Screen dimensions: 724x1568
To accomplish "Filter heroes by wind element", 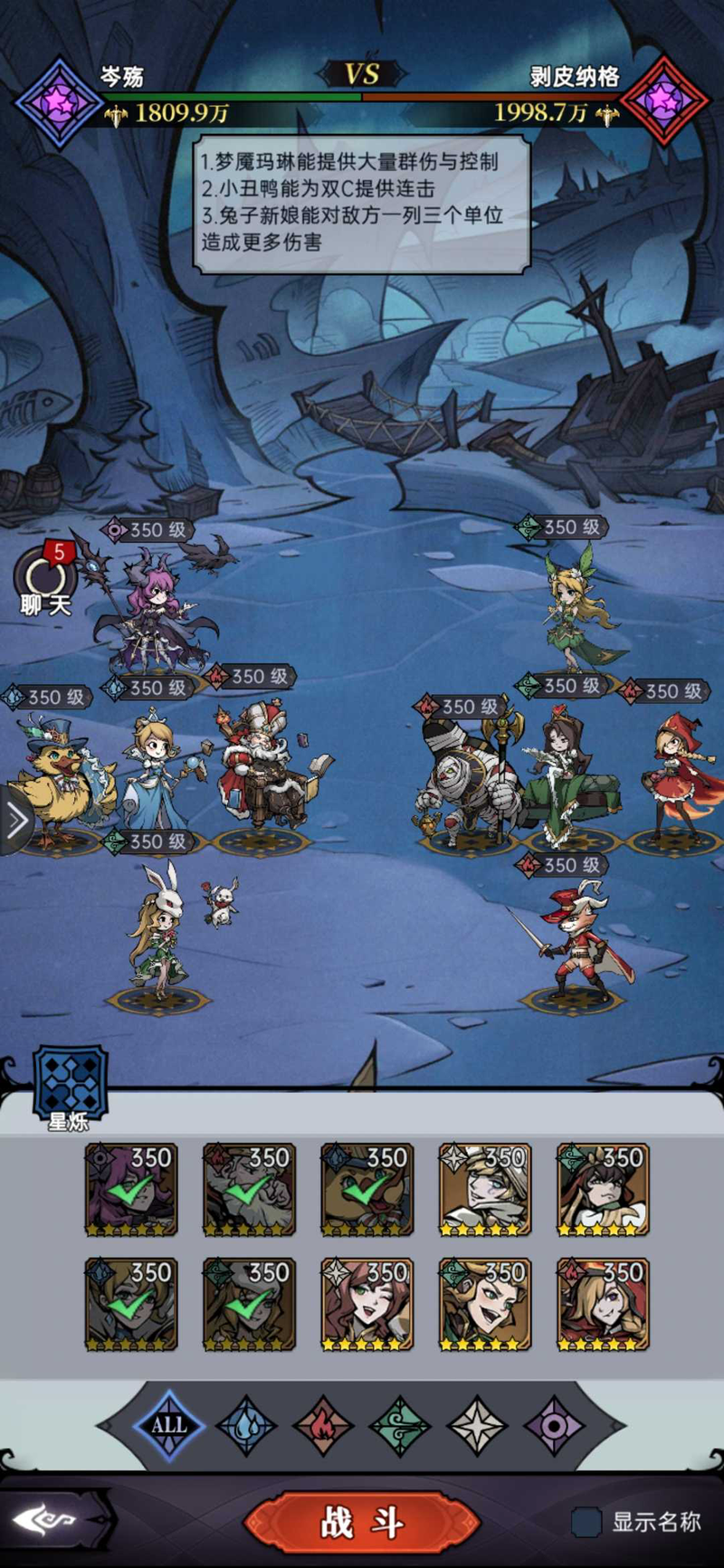I will tap(399, 1426).
